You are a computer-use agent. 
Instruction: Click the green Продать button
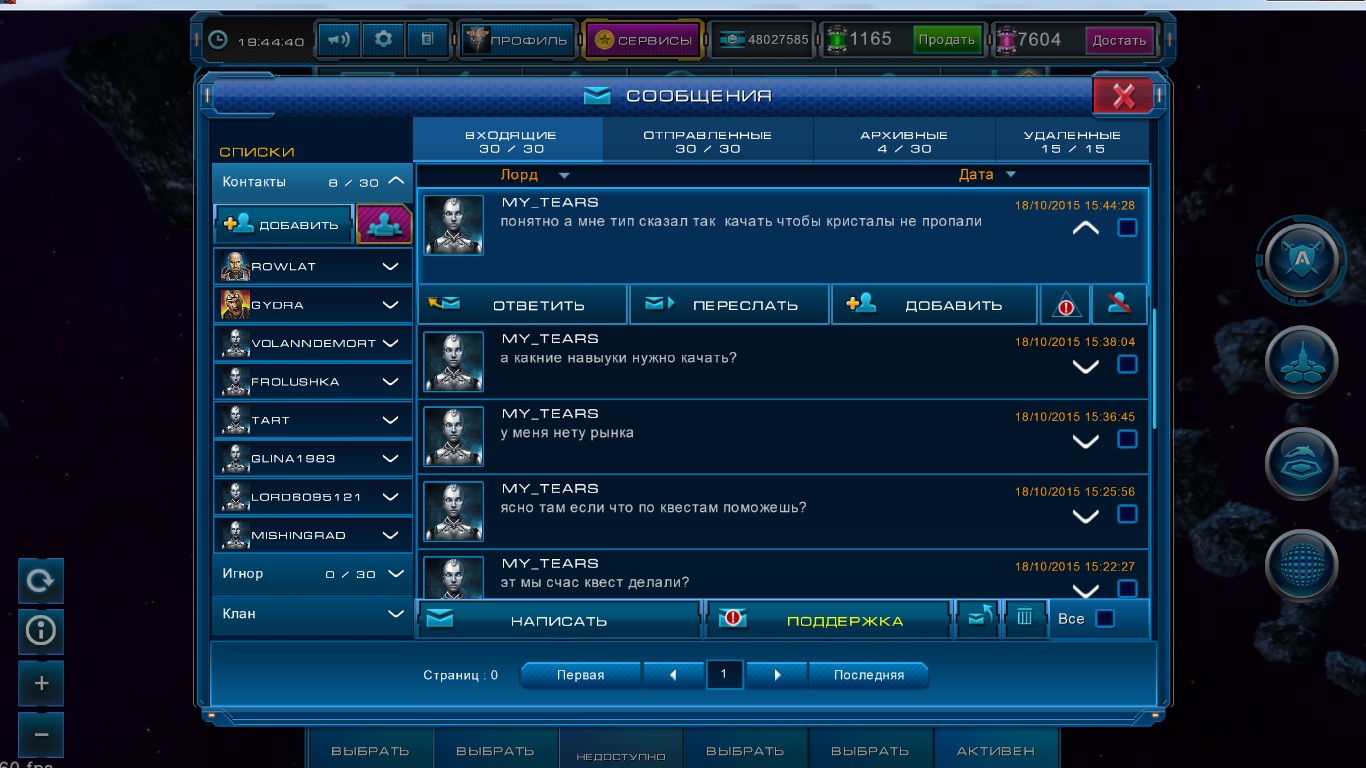coord(946,40)
